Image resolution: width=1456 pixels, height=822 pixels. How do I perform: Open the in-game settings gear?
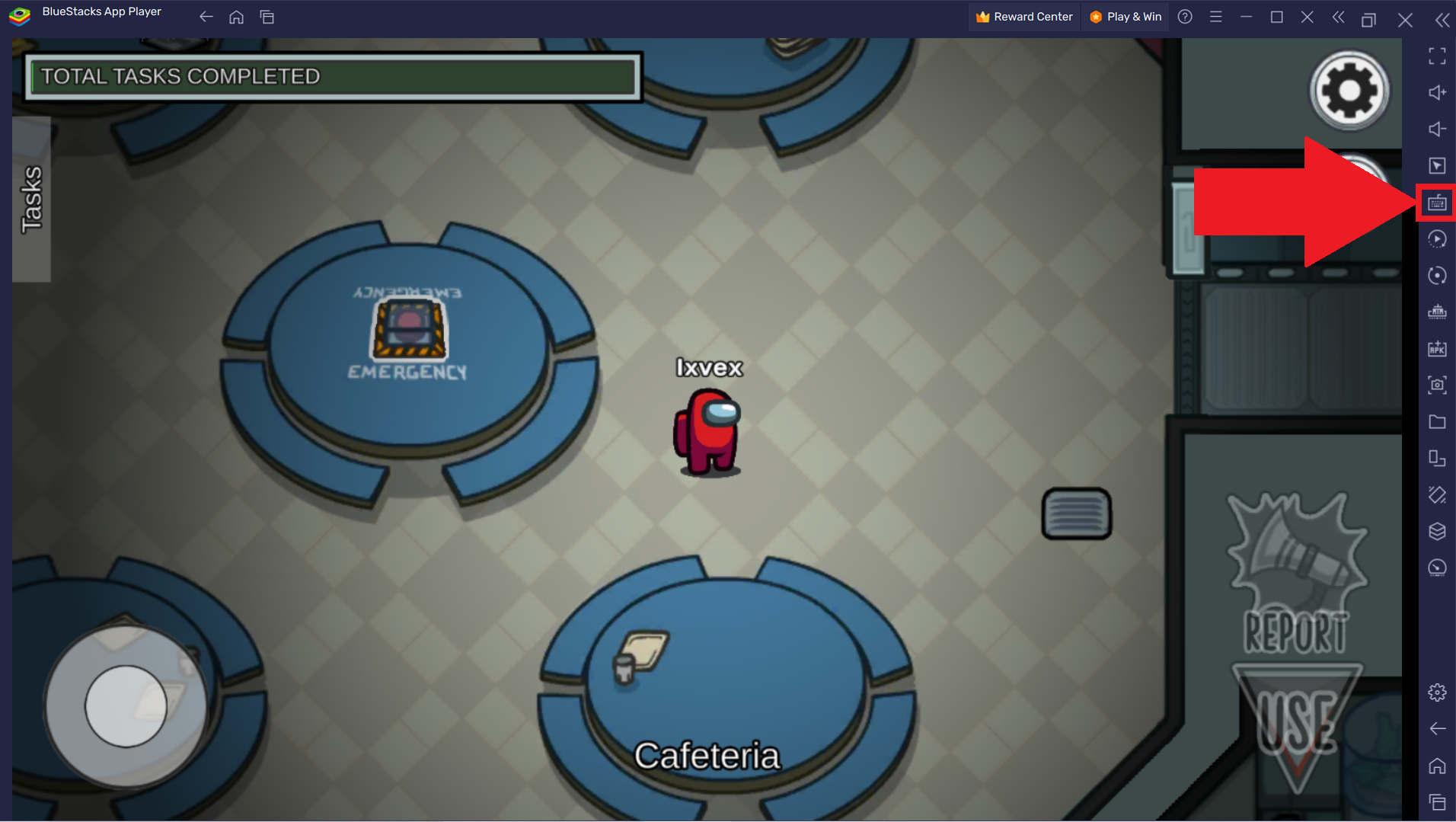(x=1349, y=89)
